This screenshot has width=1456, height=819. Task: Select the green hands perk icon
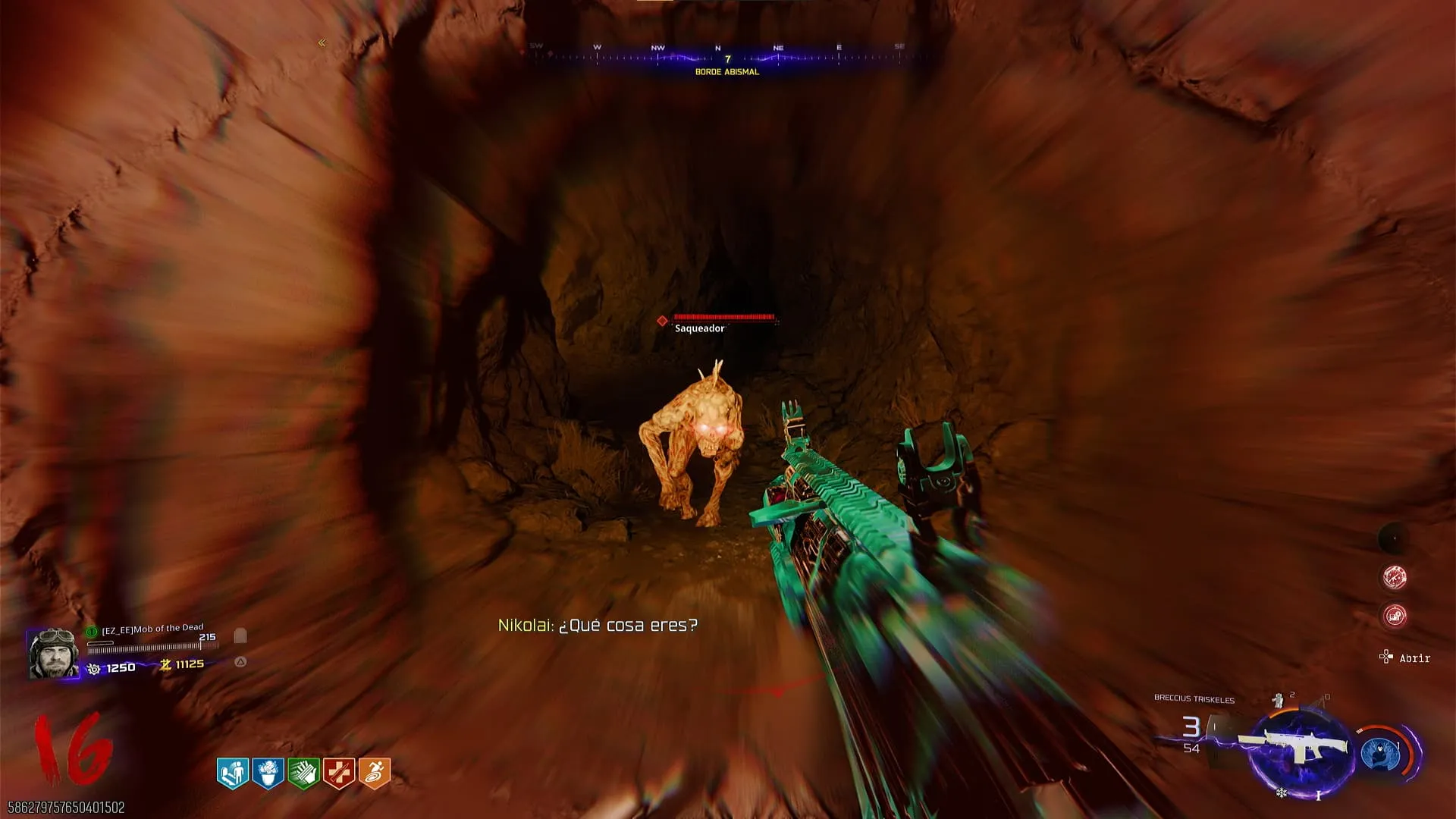pos(303,773)
